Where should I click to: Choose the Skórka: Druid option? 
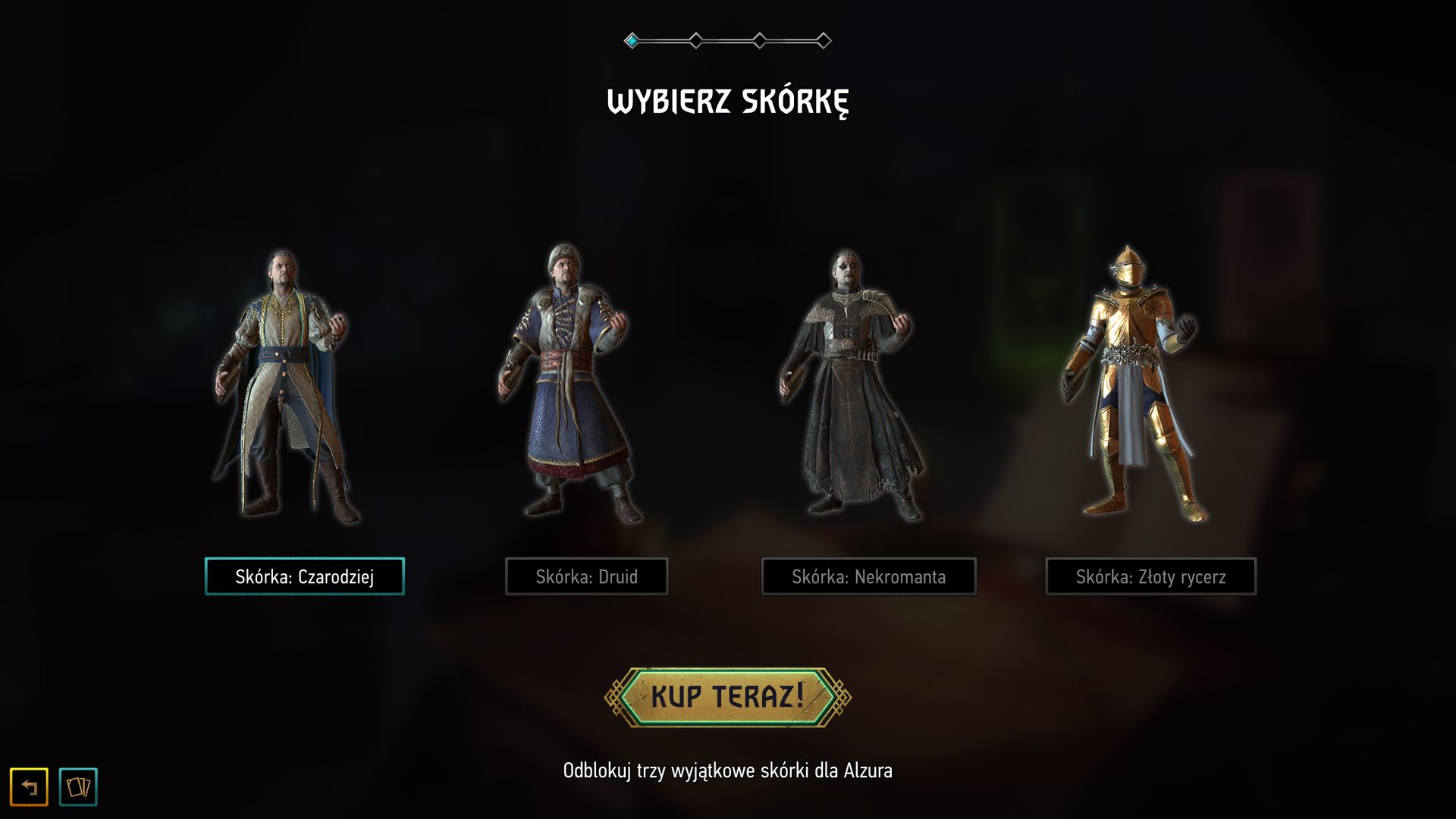click(586, 576)
